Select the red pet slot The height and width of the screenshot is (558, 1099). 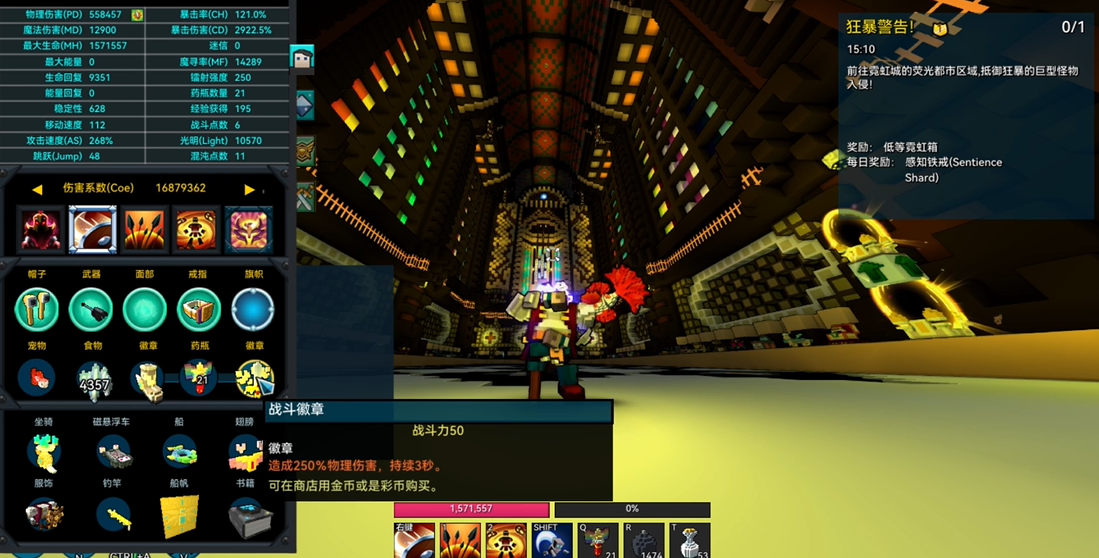tap(37, 379)
